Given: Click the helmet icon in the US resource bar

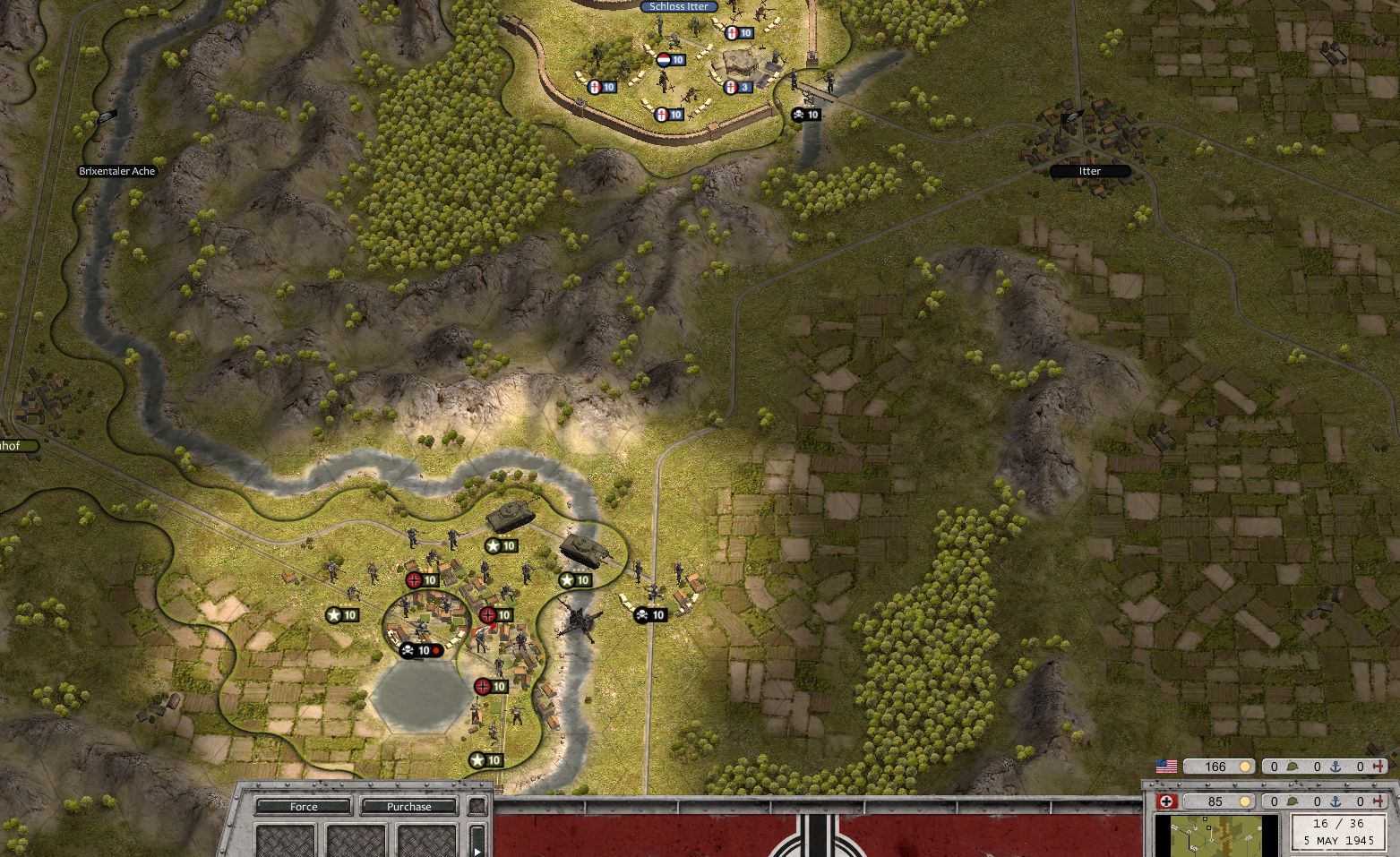Looking at the screenshot, I should click(1293, 767).
